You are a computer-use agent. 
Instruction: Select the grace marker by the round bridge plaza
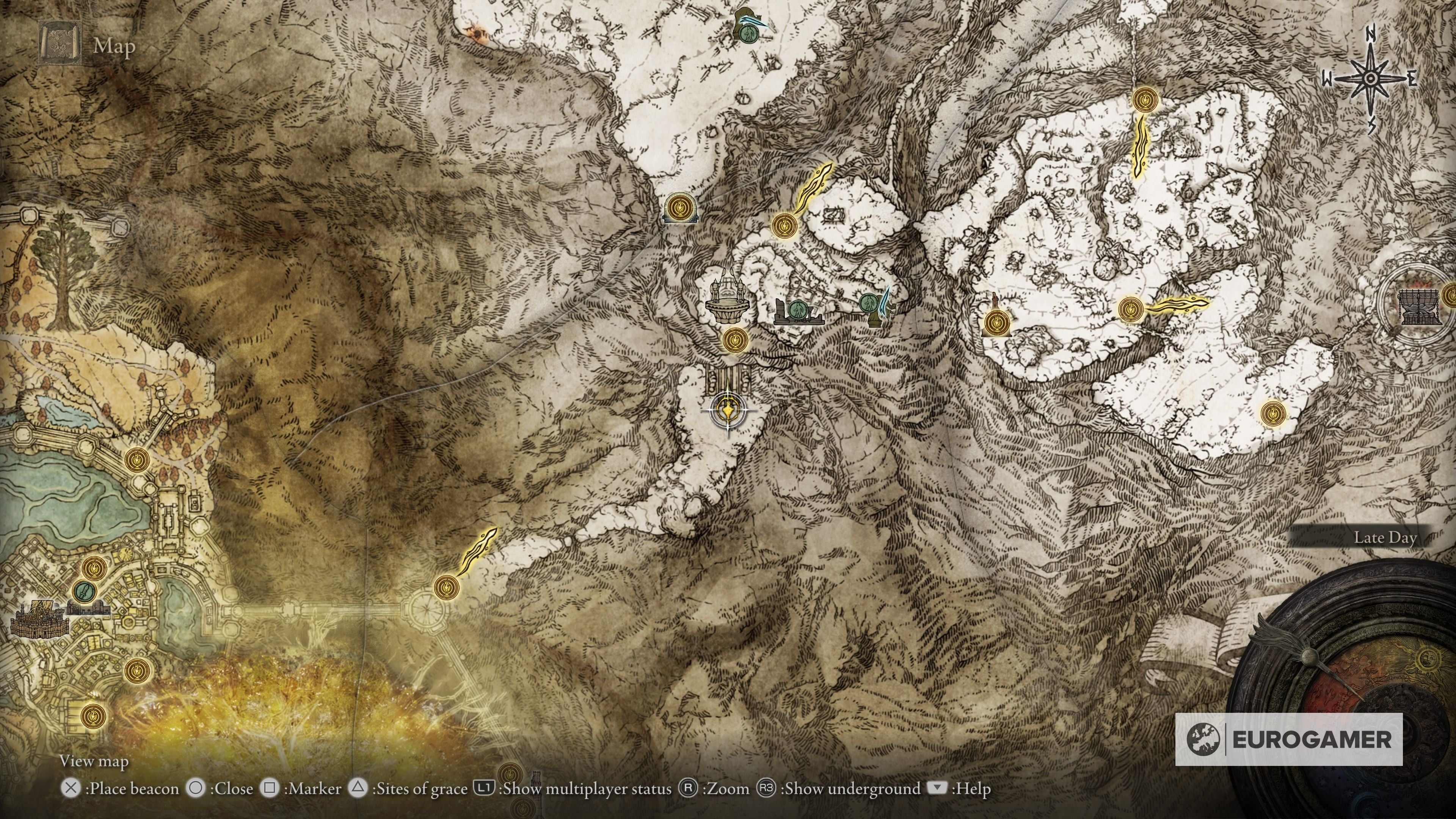447,587
